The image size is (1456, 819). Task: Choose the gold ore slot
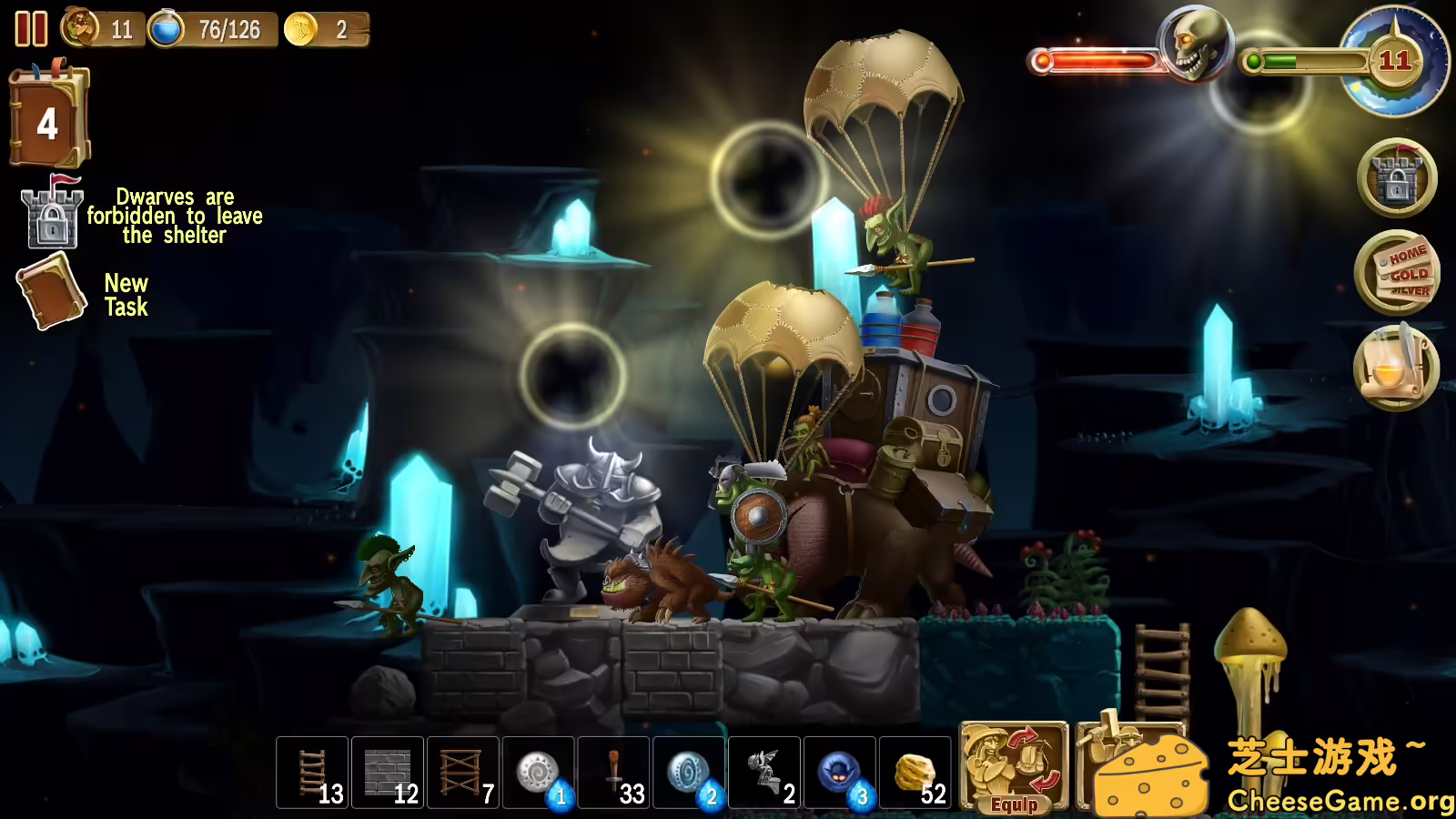point(915,773)
